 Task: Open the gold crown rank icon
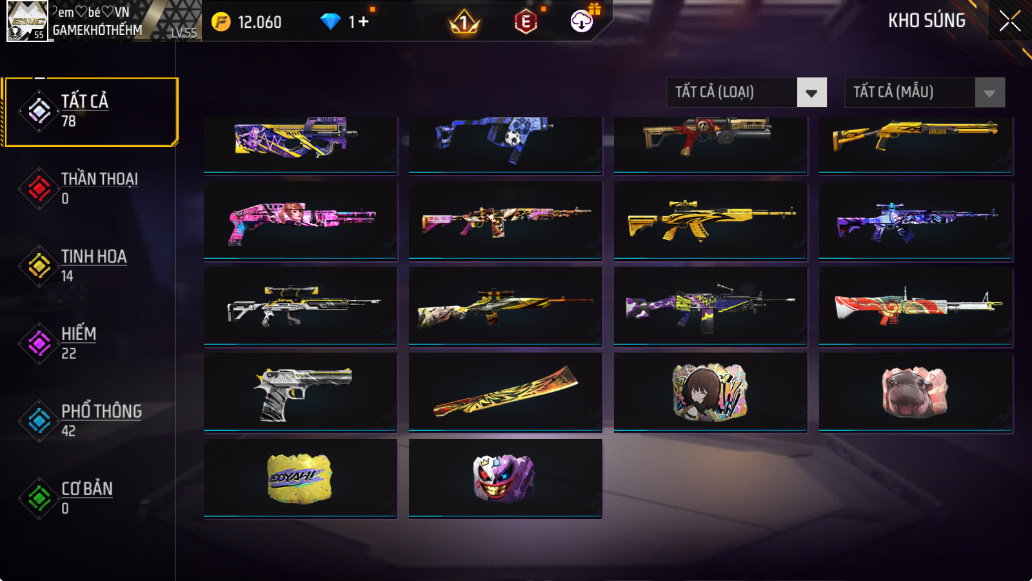click(x=464, y=21)
